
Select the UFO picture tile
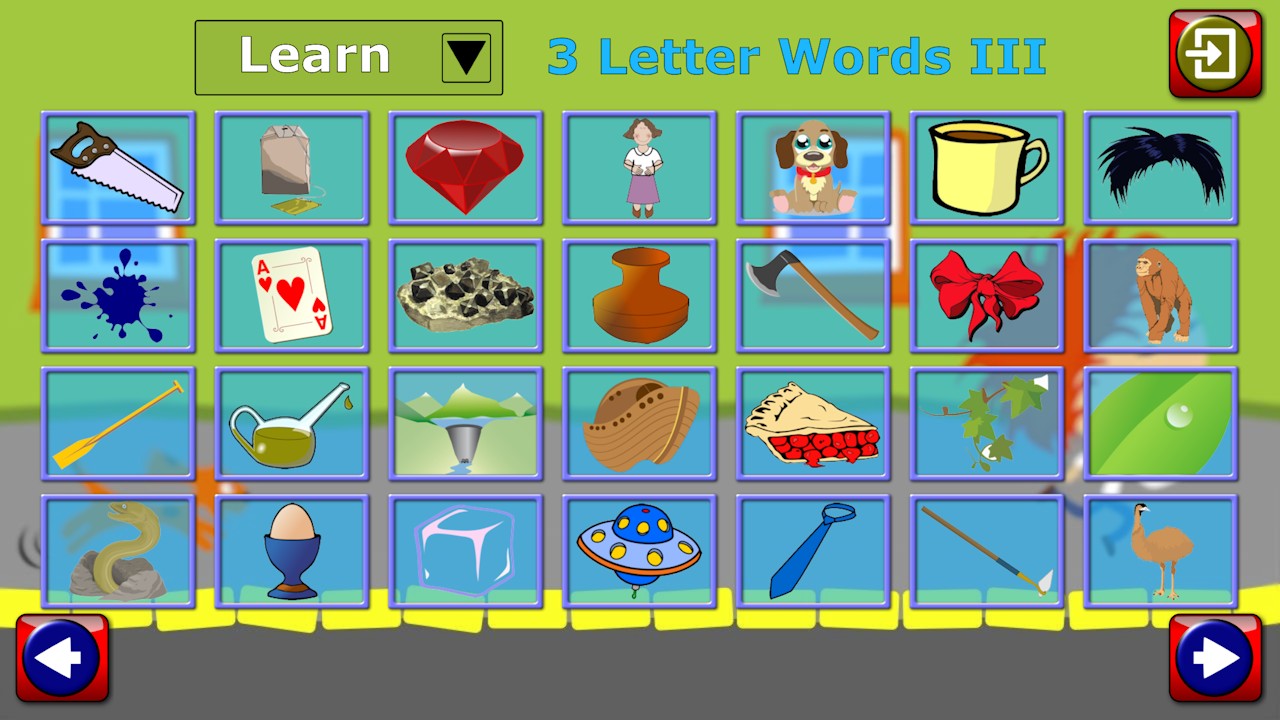click(639, 550)
